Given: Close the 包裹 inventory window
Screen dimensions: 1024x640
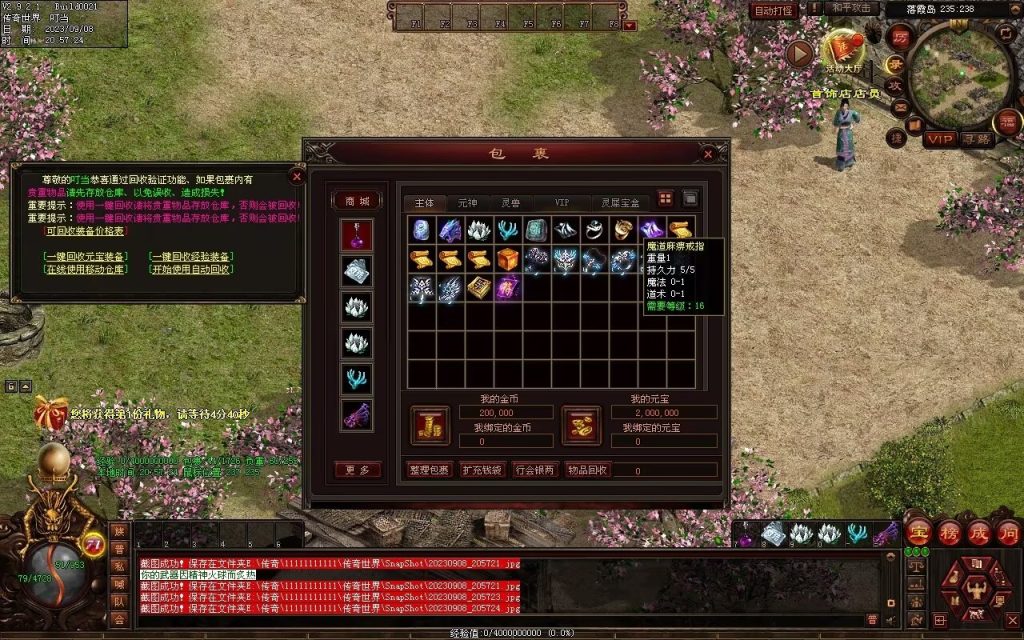Looking at the screenshot, I should click(709, 154).
